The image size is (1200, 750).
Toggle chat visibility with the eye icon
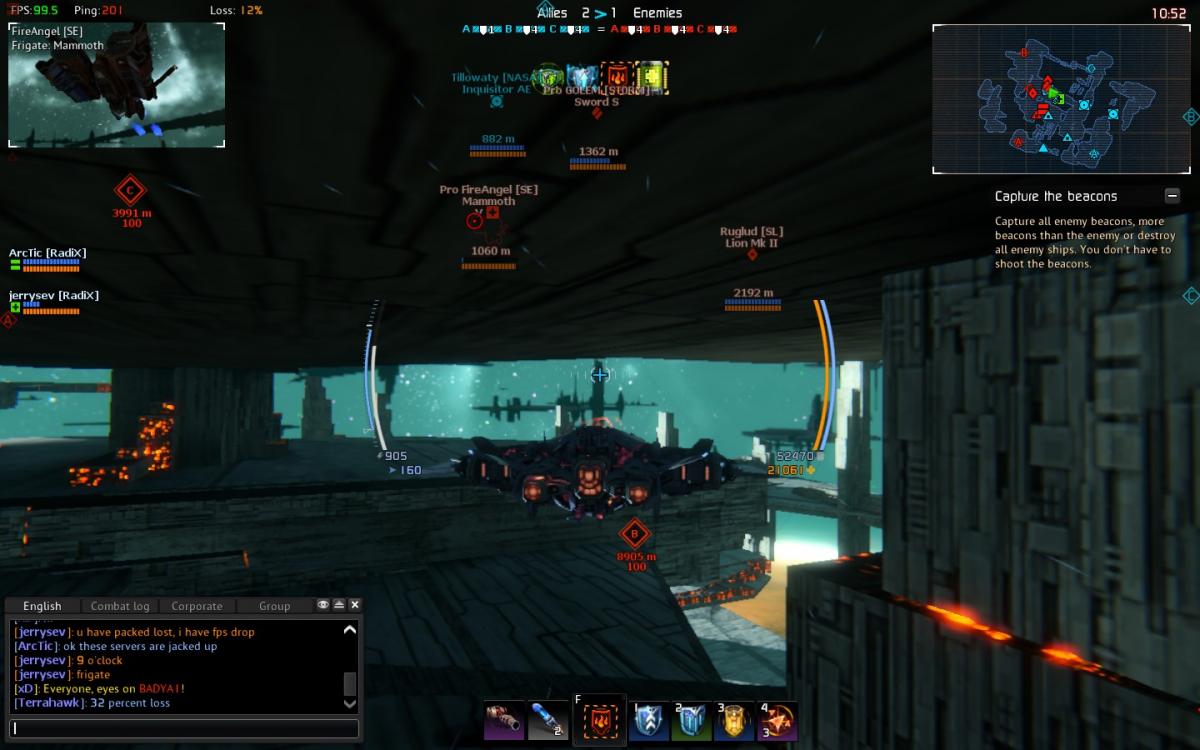(323, 605)
